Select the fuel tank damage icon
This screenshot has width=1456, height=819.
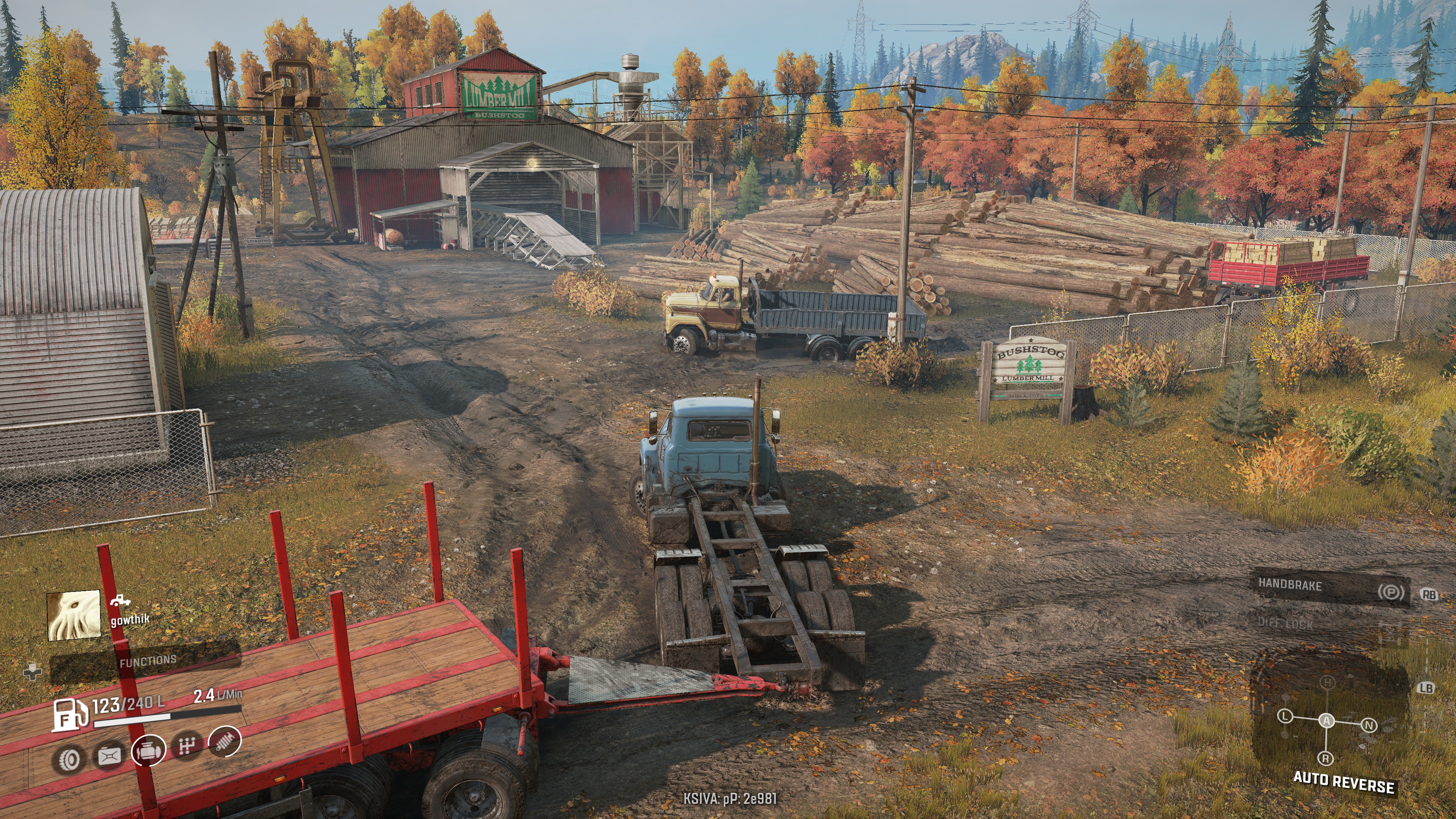point(110,755)
